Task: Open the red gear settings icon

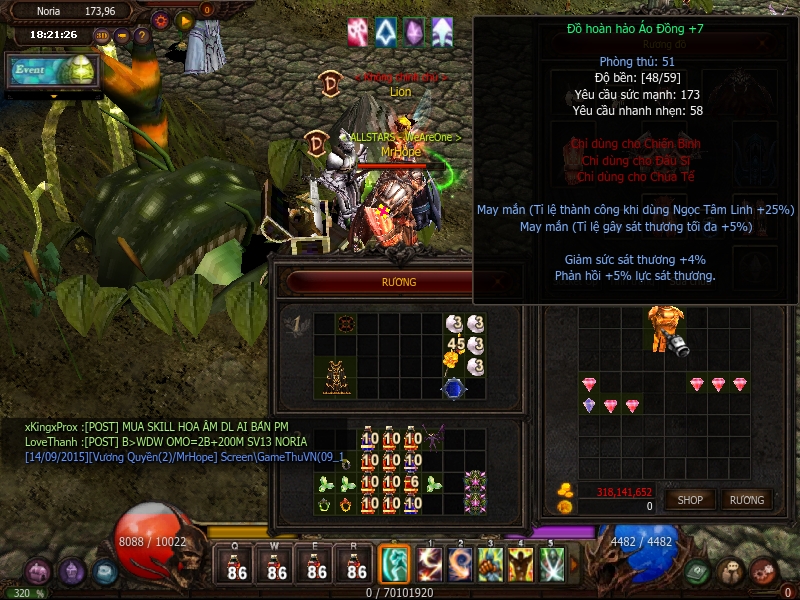Action: click(x=161, y=19)
